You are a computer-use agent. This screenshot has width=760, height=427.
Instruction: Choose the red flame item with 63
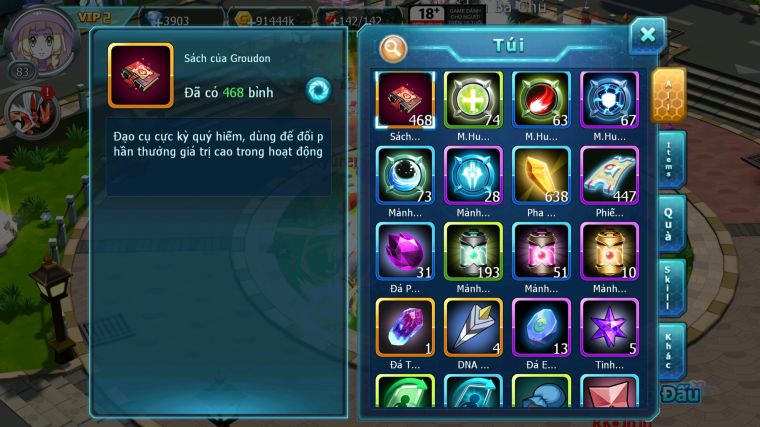(x=541, y=99)
